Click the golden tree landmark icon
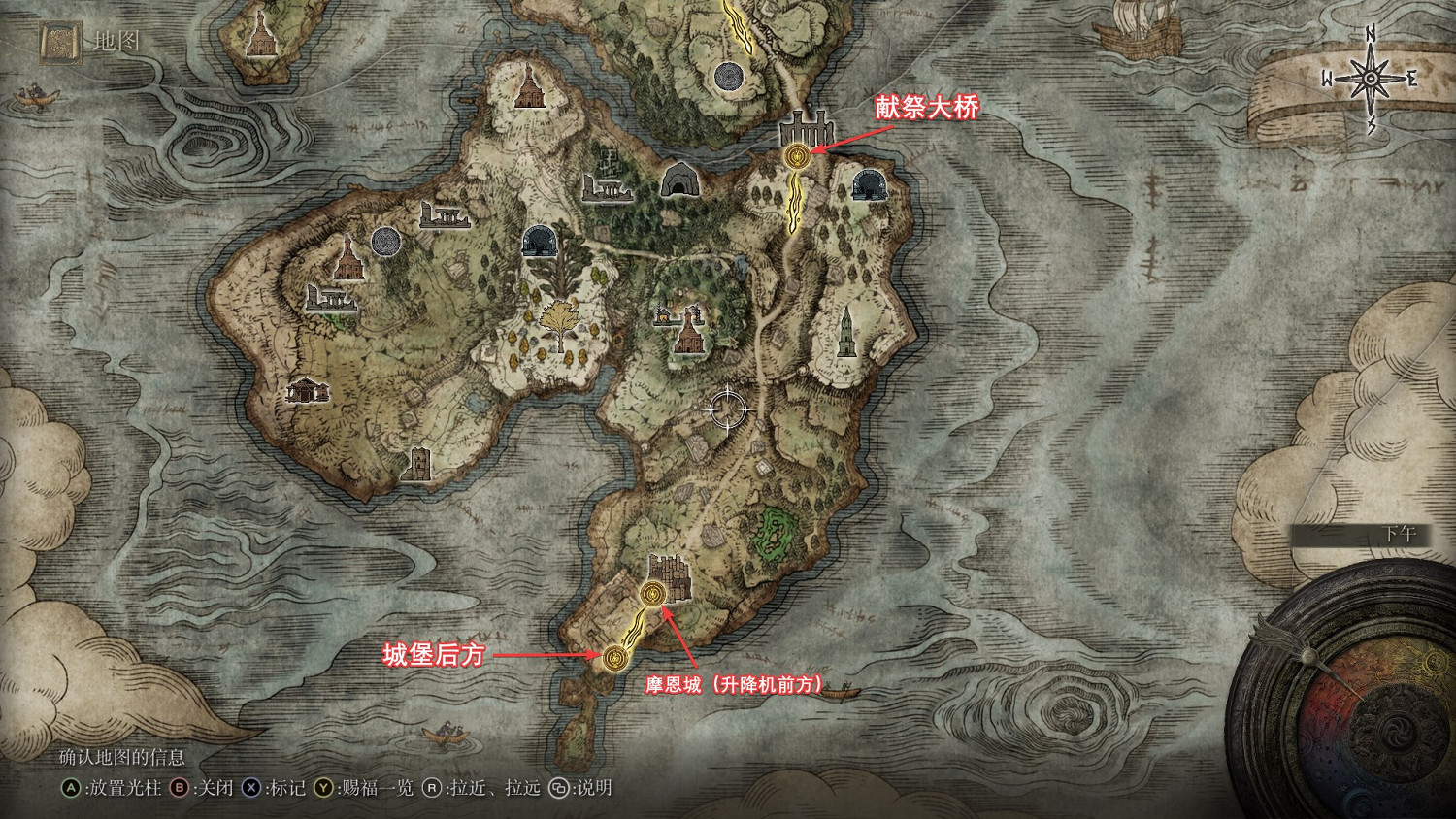 (x=561, y=320)
